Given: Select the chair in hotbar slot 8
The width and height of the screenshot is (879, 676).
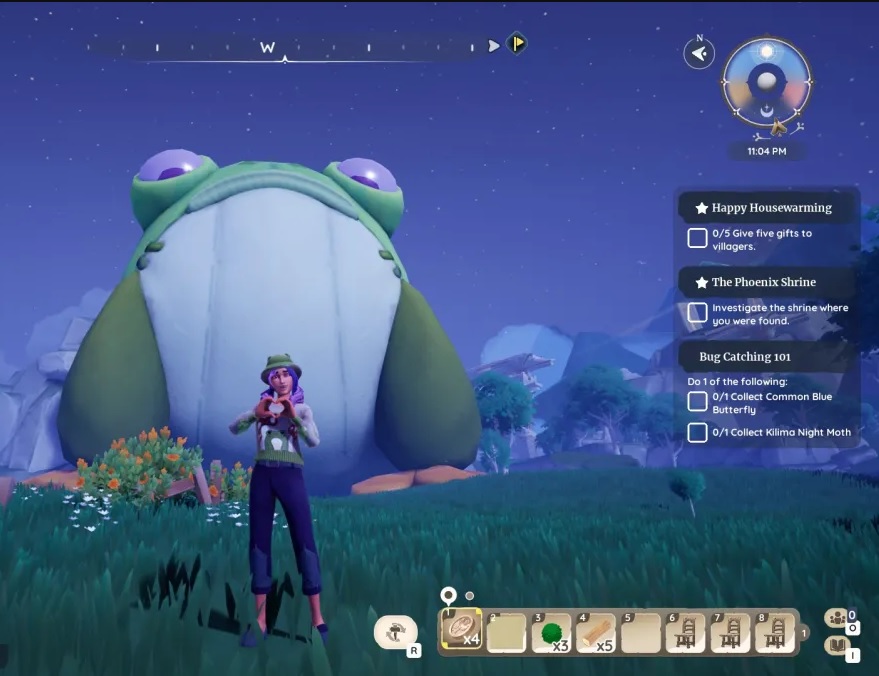Looking at the screenshot, I should point(775,633).
